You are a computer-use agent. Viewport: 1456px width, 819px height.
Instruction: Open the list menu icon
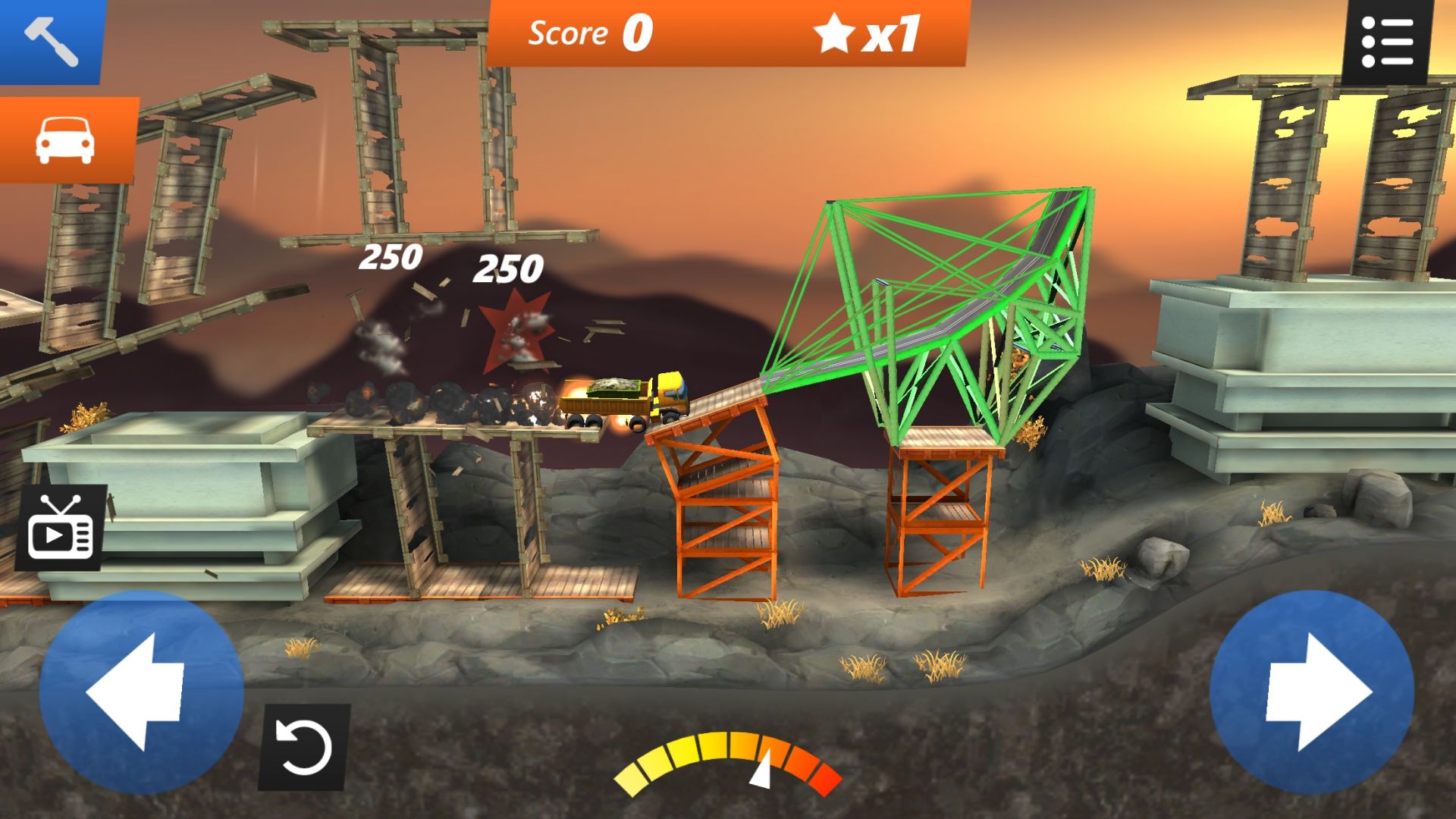click(x=1387, y=42)
